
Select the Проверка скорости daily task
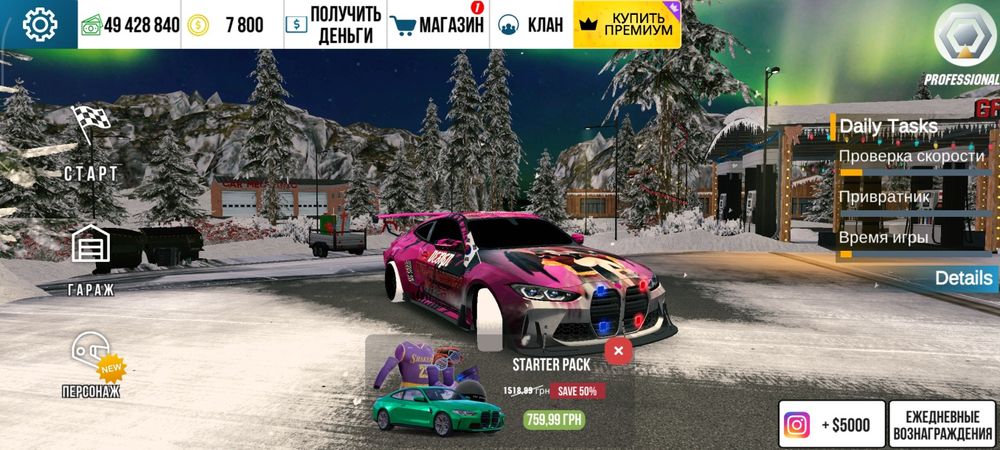(x=911, y=157)
